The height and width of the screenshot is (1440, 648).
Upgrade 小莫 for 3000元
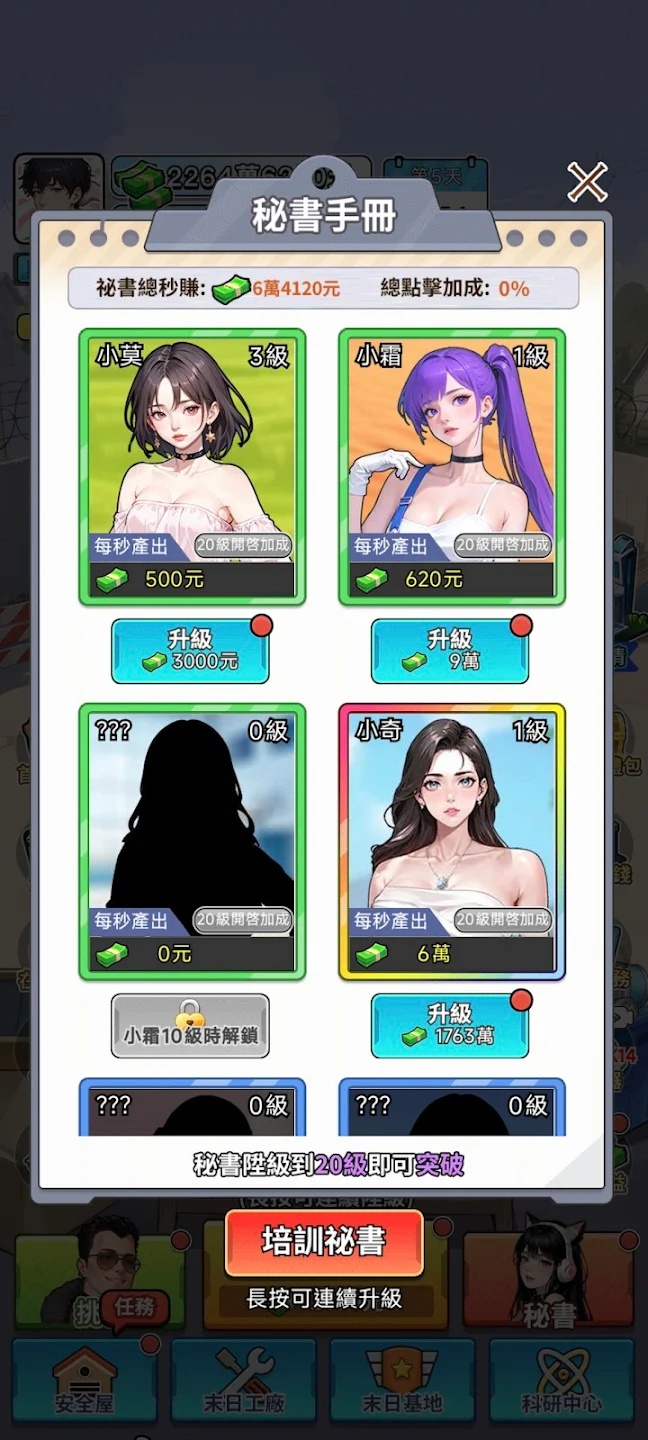[190, 651]
